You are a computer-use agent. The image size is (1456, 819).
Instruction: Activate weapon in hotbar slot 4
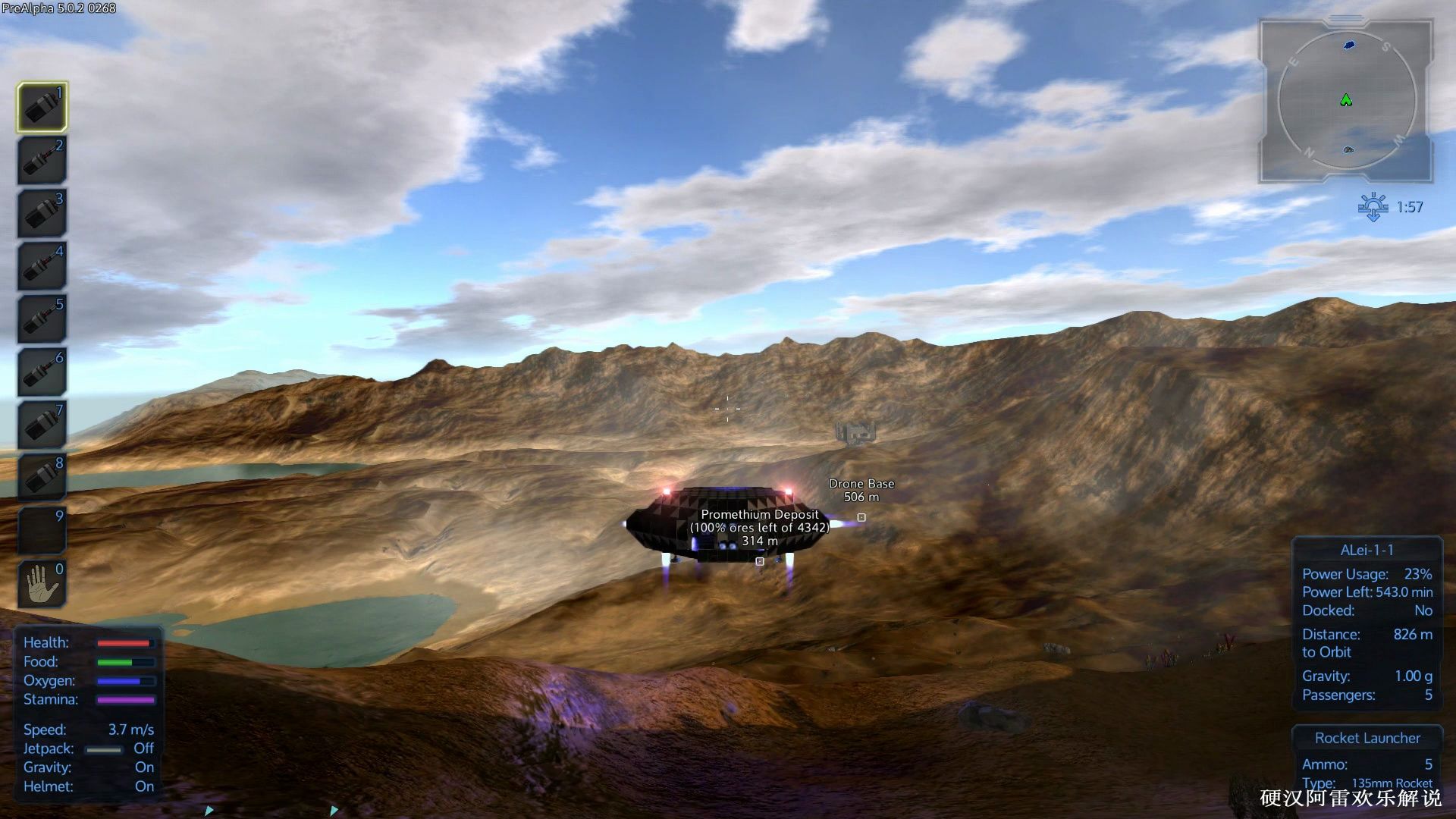point(42,266)
